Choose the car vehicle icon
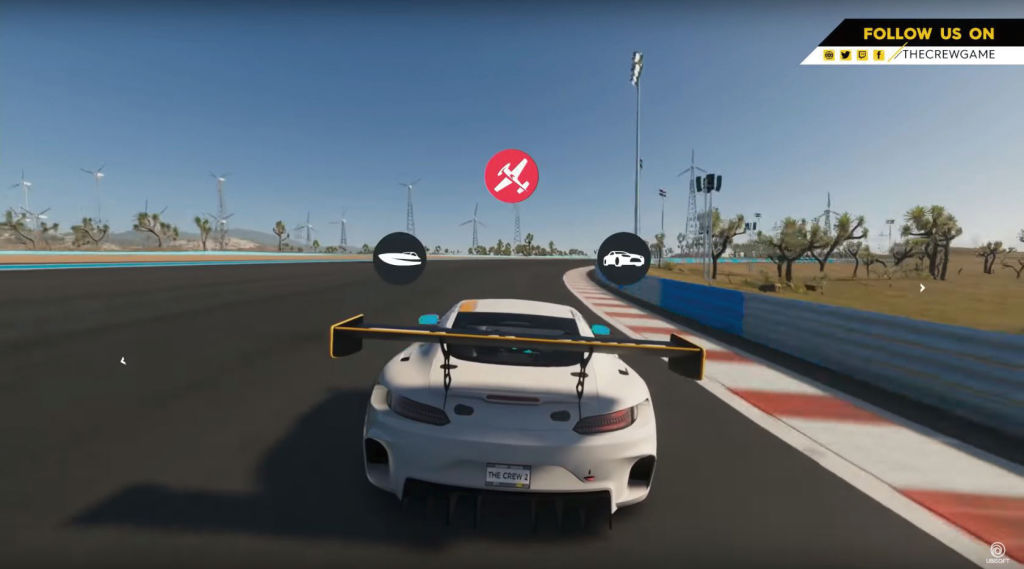This screenshot has height=569, width=1024. (x=624, y=258)
